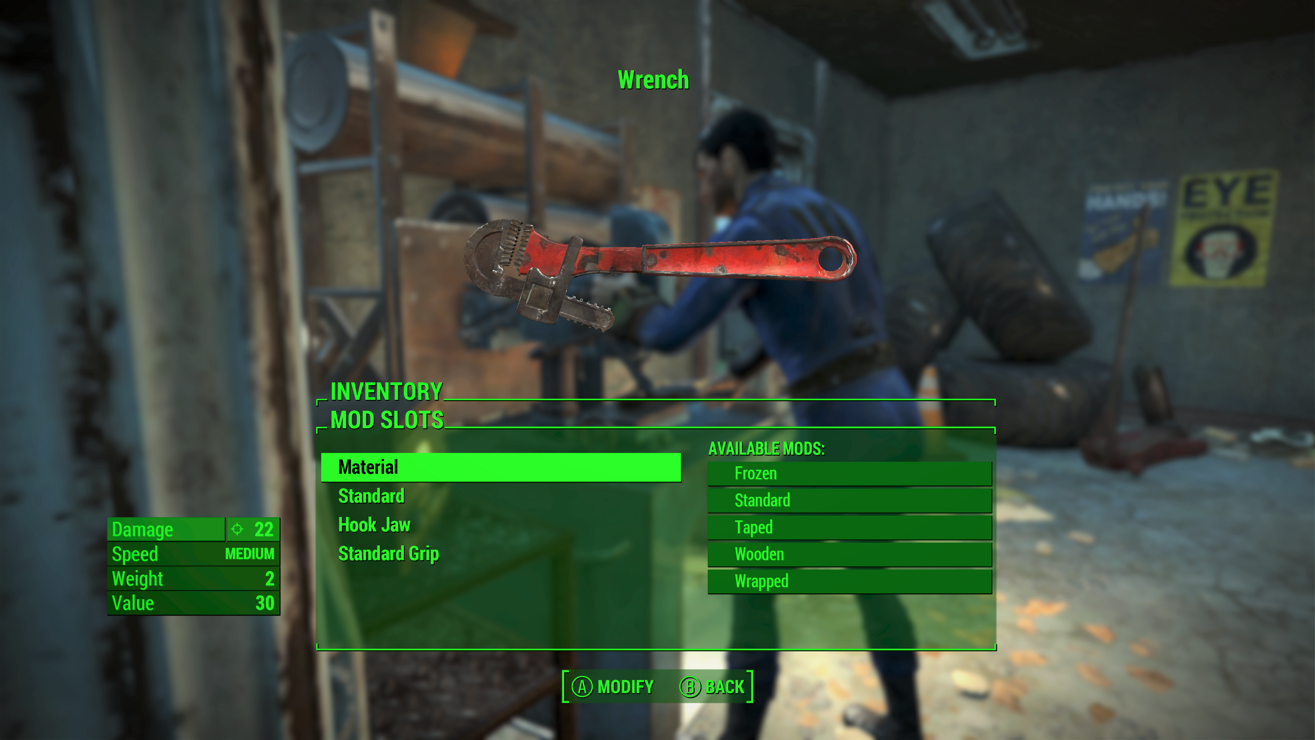Select the Material mod slot
The height and width of the screenshot is (740, 1315).
coord(500,467)
